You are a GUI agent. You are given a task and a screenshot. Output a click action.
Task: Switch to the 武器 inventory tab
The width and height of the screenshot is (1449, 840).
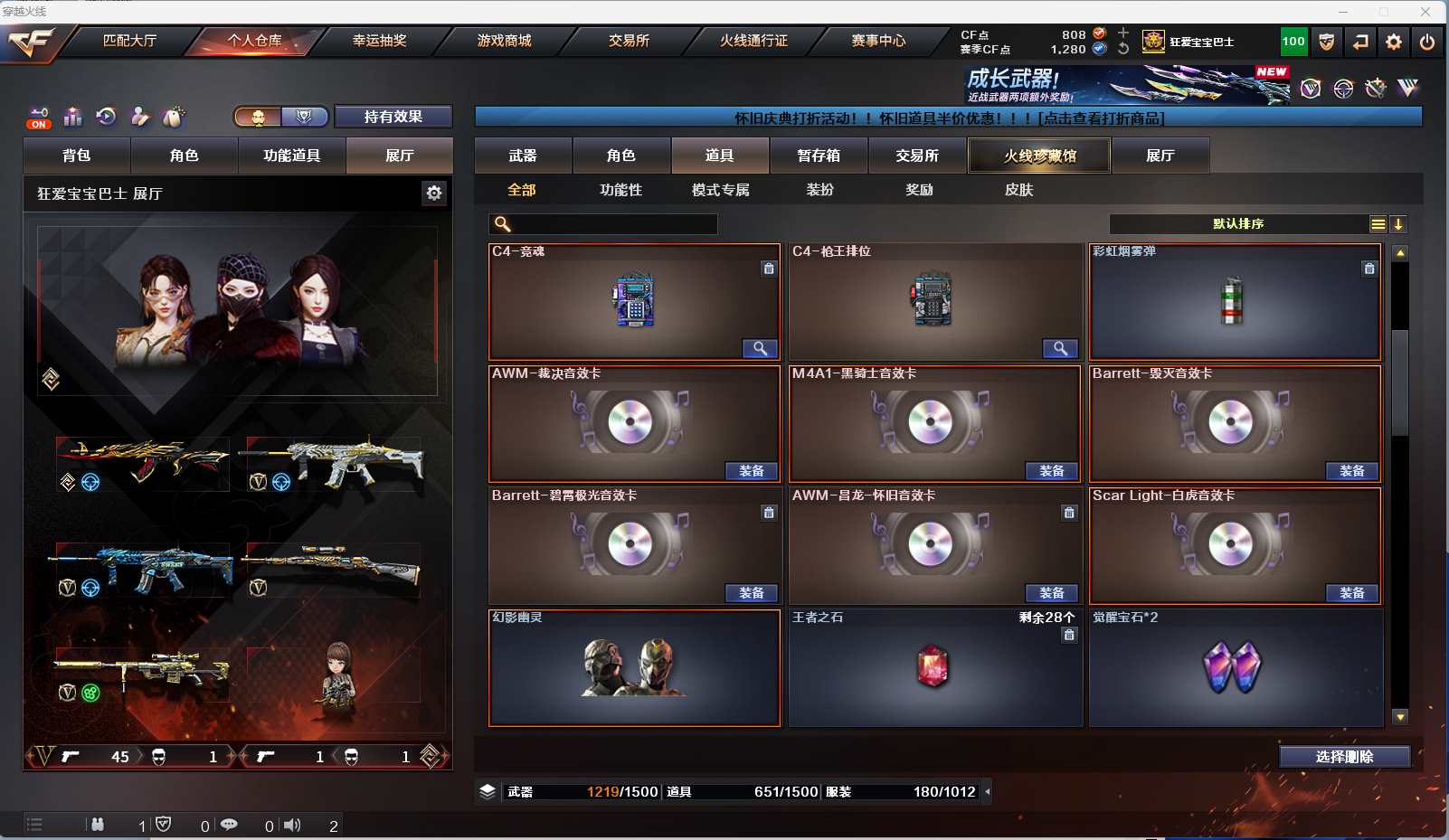523,156
